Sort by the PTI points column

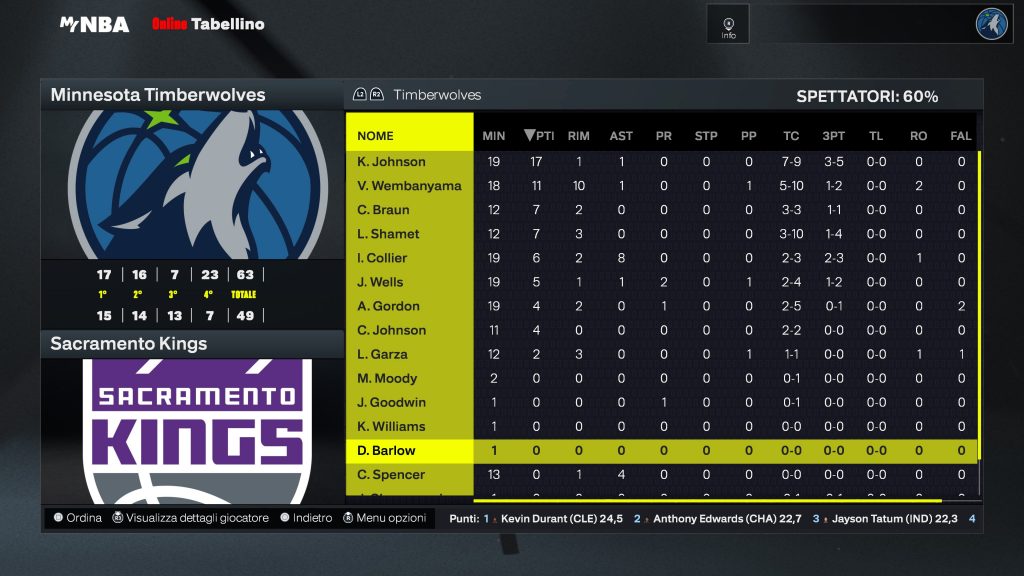(539, 136)
